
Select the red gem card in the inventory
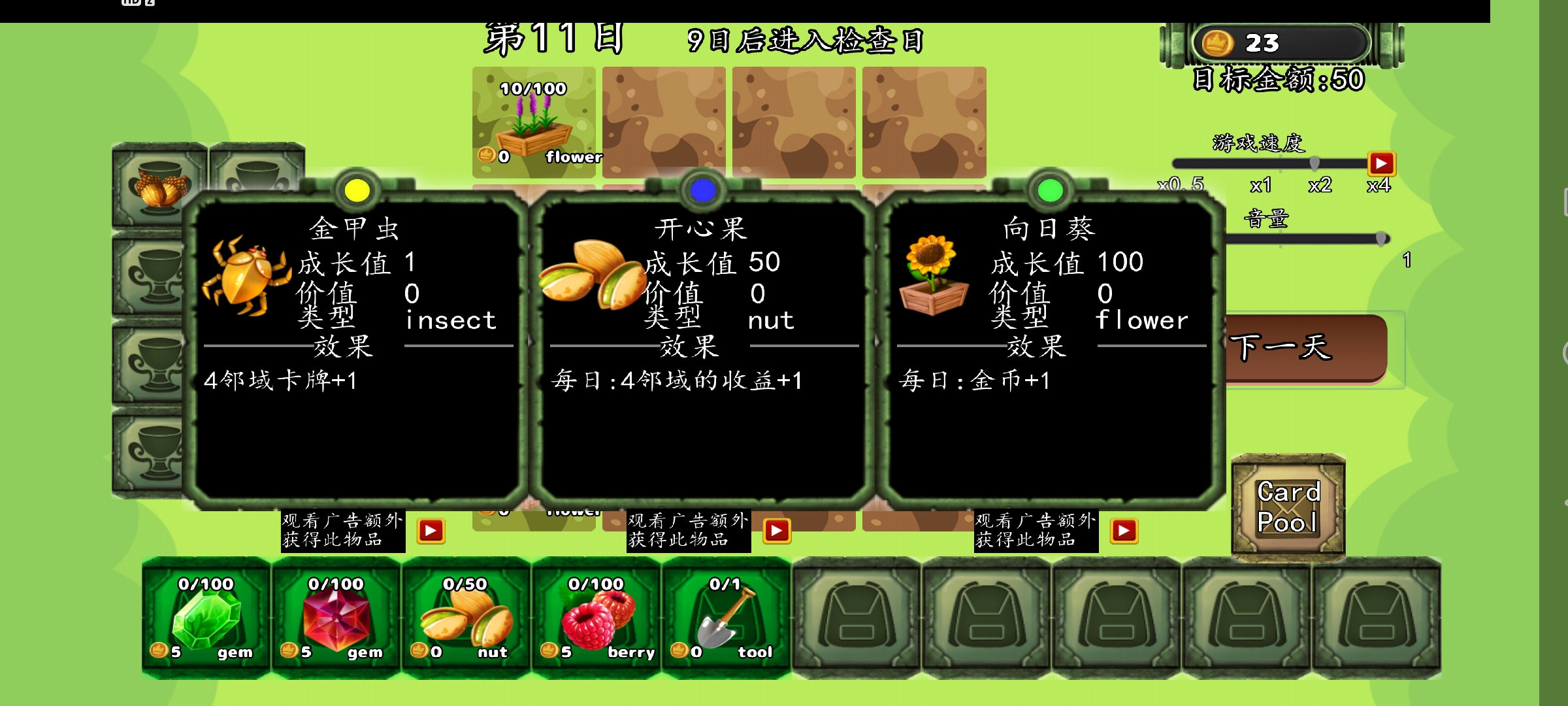click(335, 614)
